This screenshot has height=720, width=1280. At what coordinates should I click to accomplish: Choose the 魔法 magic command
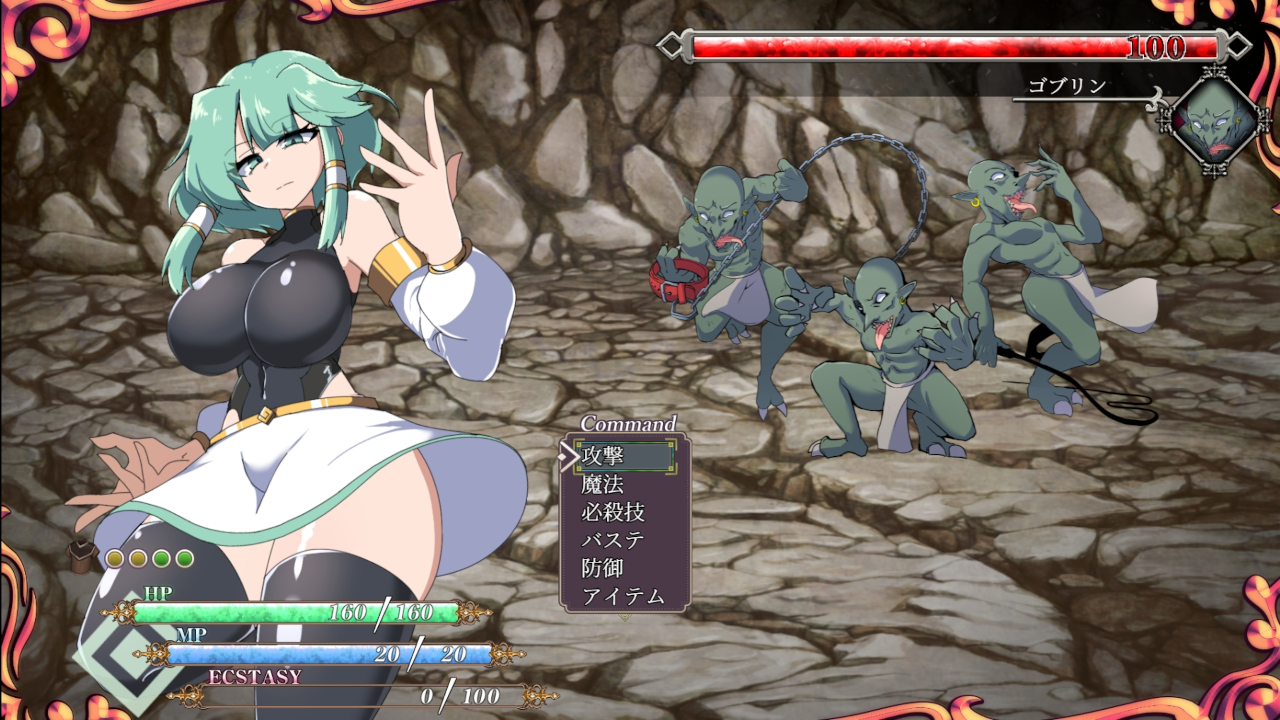pyautogui.click(x=603, y=485)
